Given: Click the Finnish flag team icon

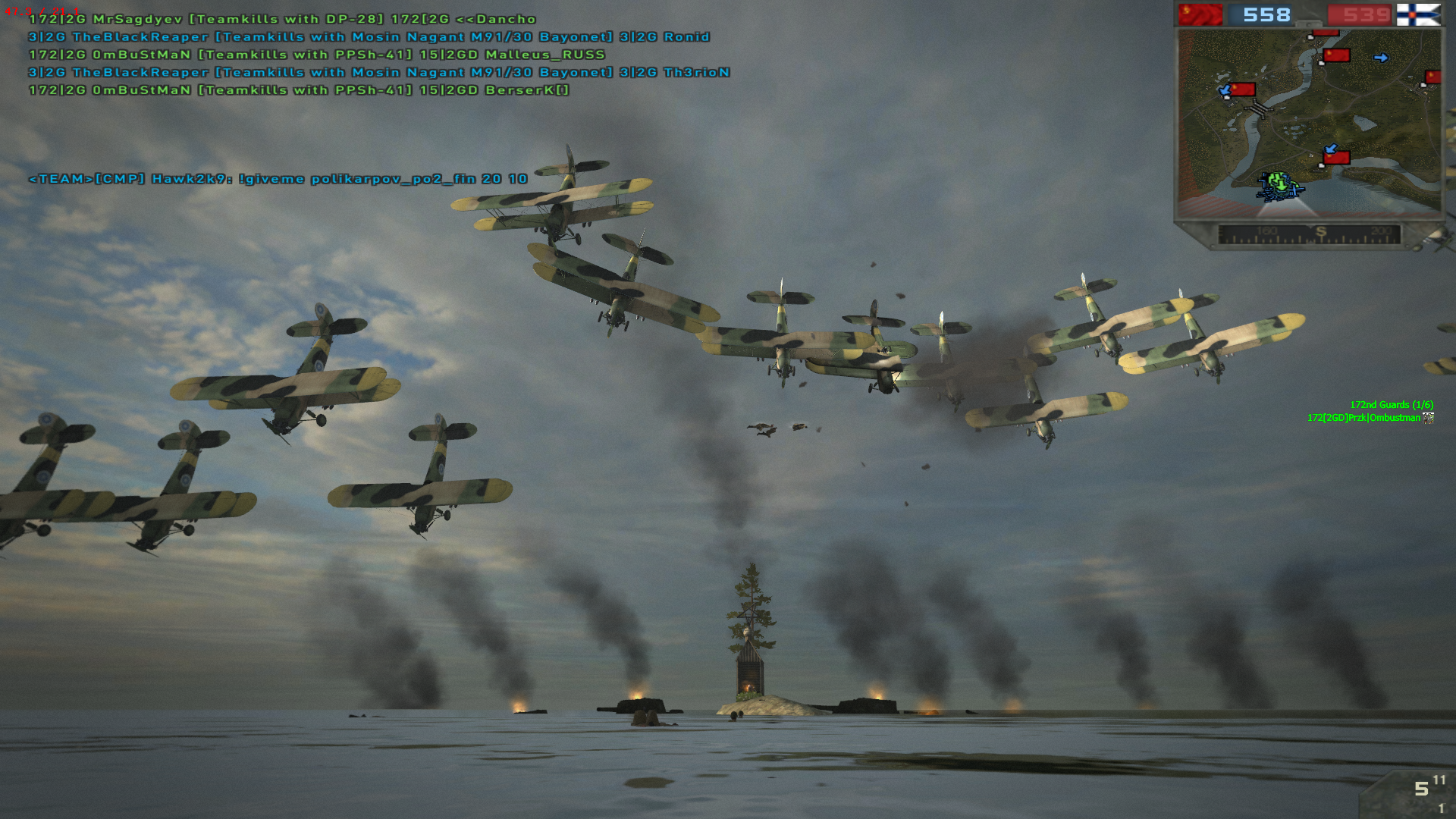Looking at the screenshot, I should pyautogui.click(x=1418, y=14).
